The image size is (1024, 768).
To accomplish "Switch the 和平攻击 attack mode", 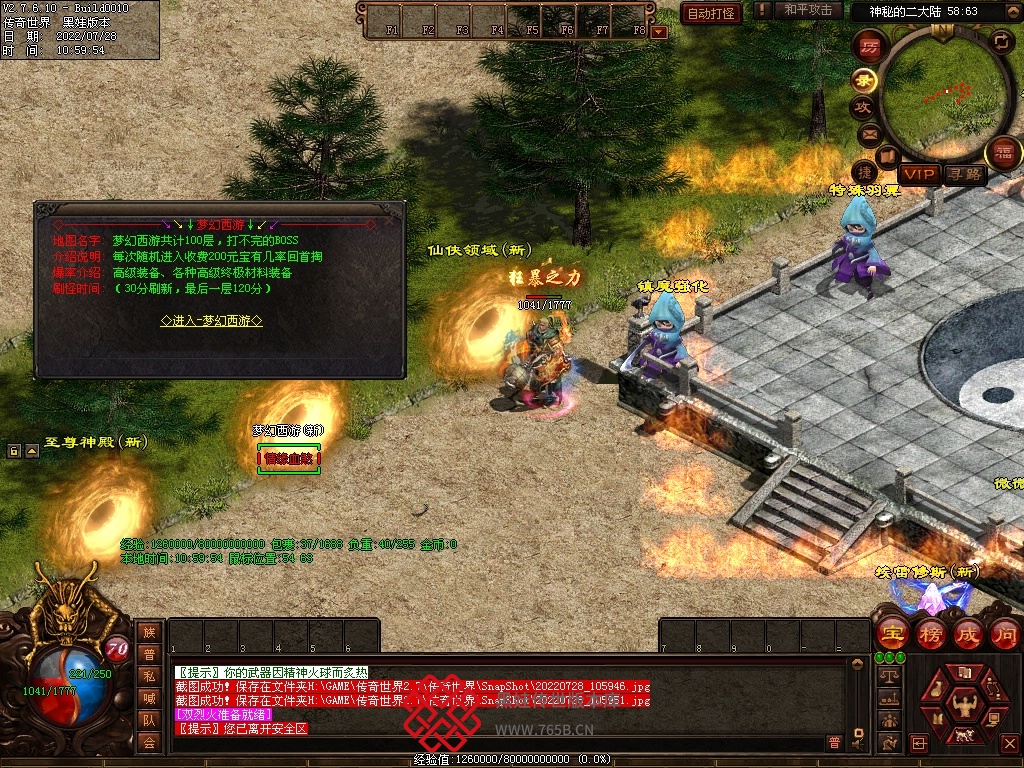I will click(807, 10).
